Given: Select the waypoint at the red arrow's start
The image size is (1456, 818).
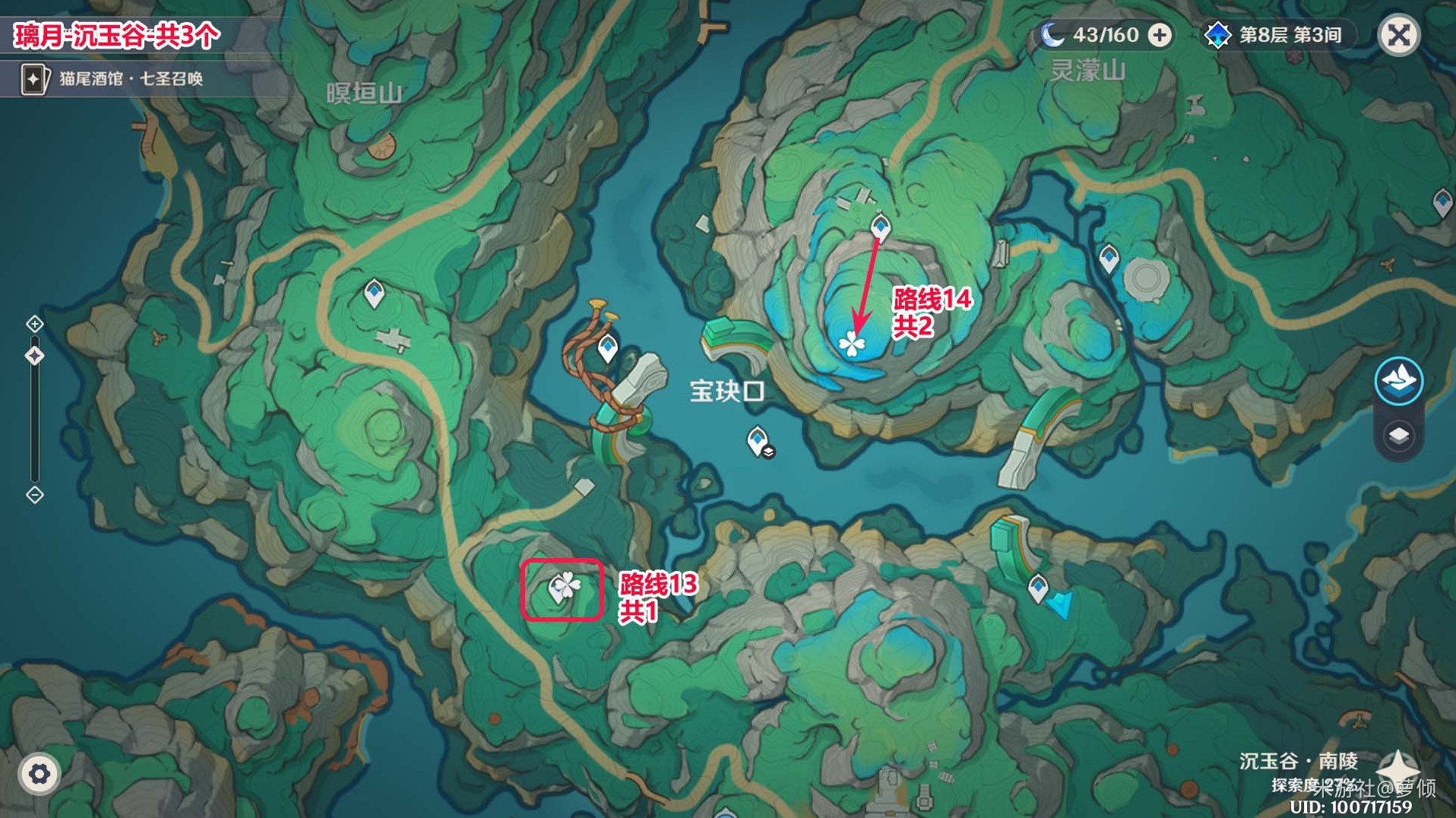Looking at the screenshot, I should (880, 226).
